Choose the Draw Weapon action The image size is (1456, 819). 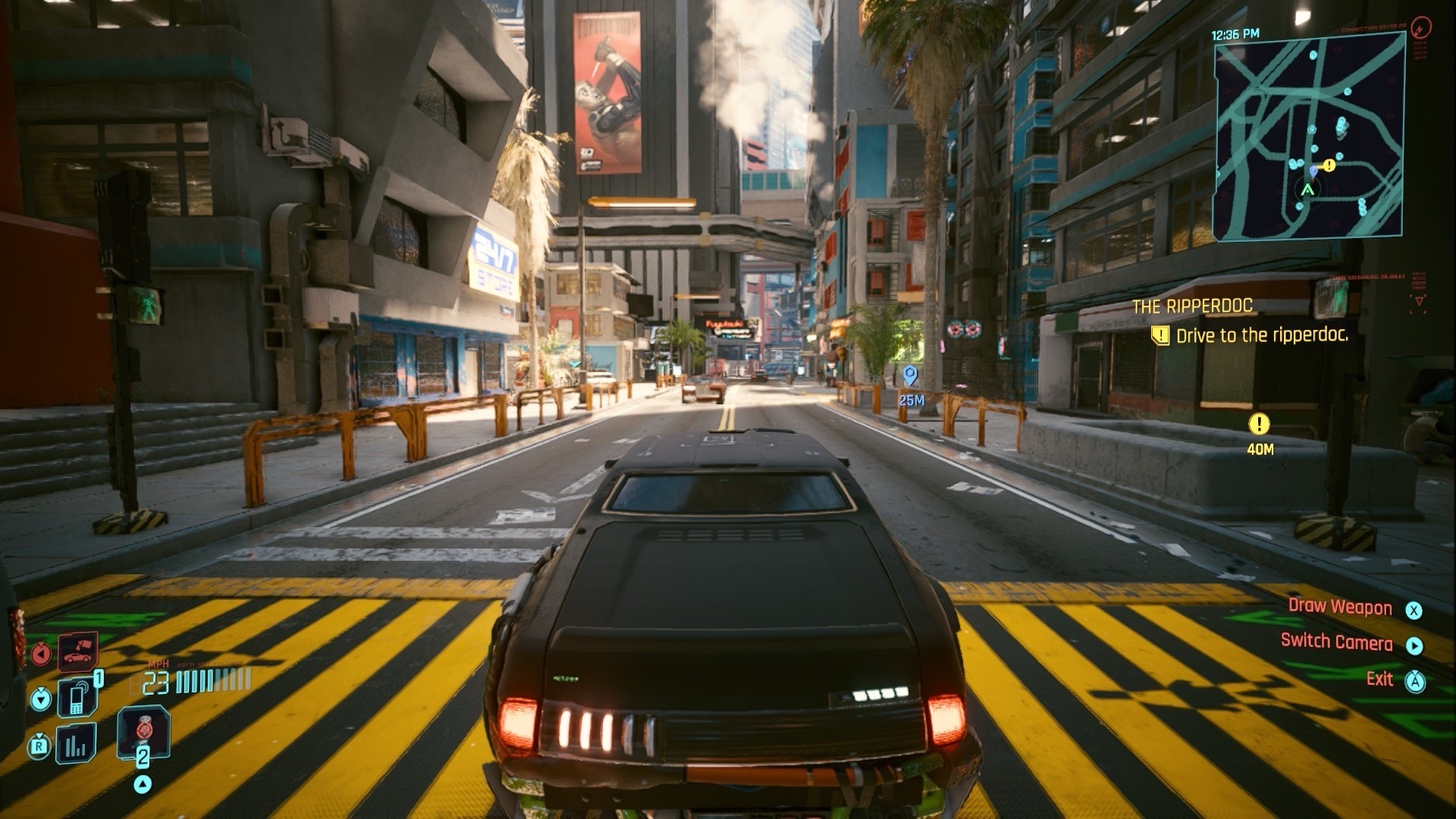(x=1340, y=607)
